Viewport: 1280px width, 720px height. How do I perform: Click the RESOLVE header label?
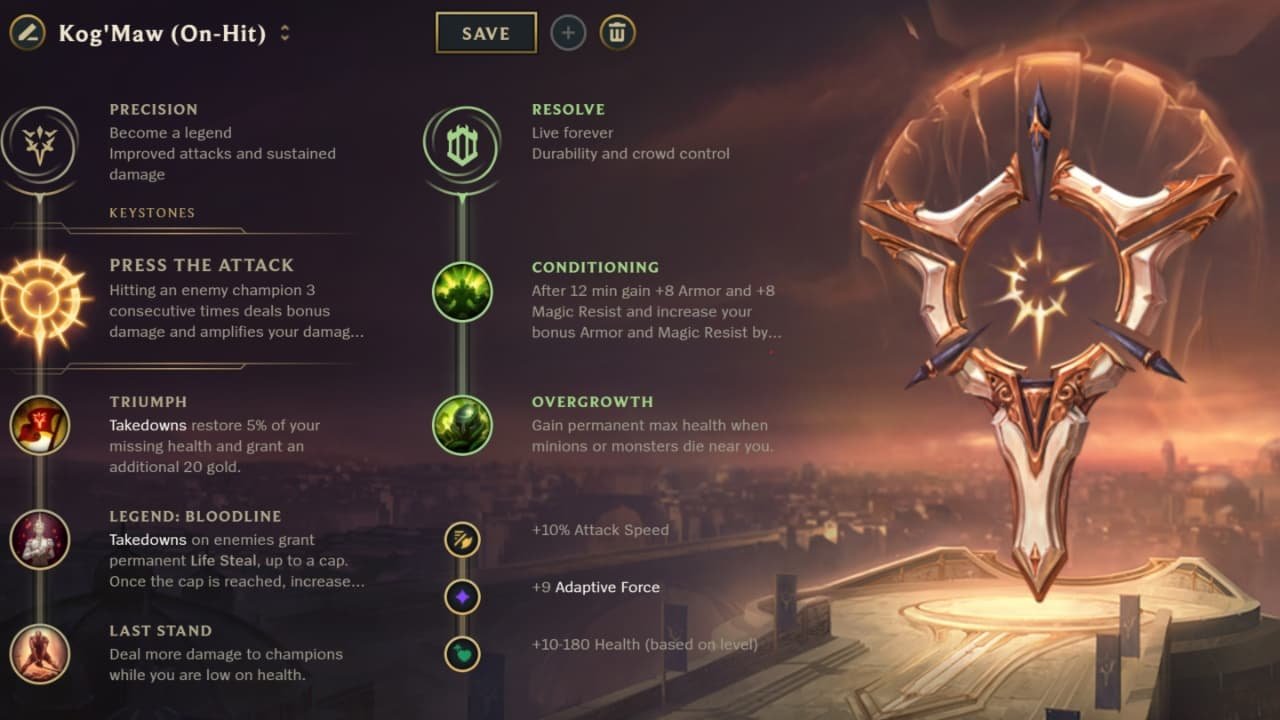click(570, 109)
